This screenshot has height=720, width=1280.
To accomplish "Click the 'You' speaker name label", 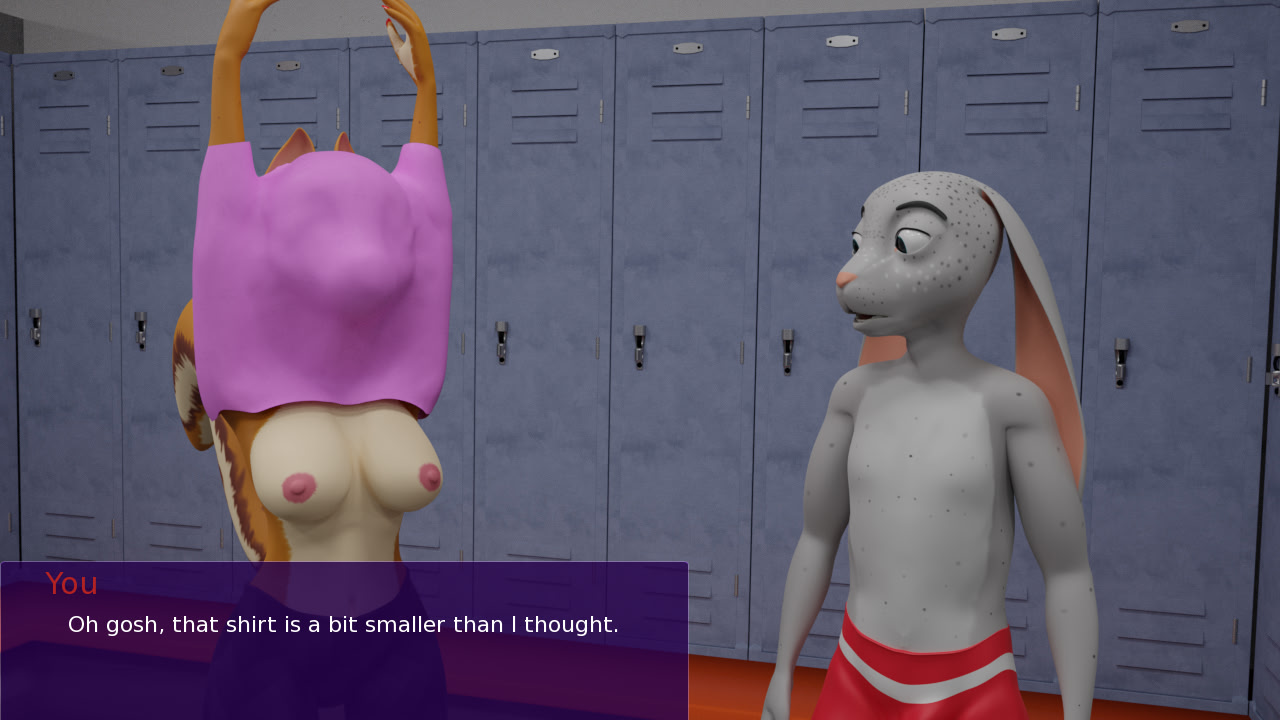I will point(72,584).
